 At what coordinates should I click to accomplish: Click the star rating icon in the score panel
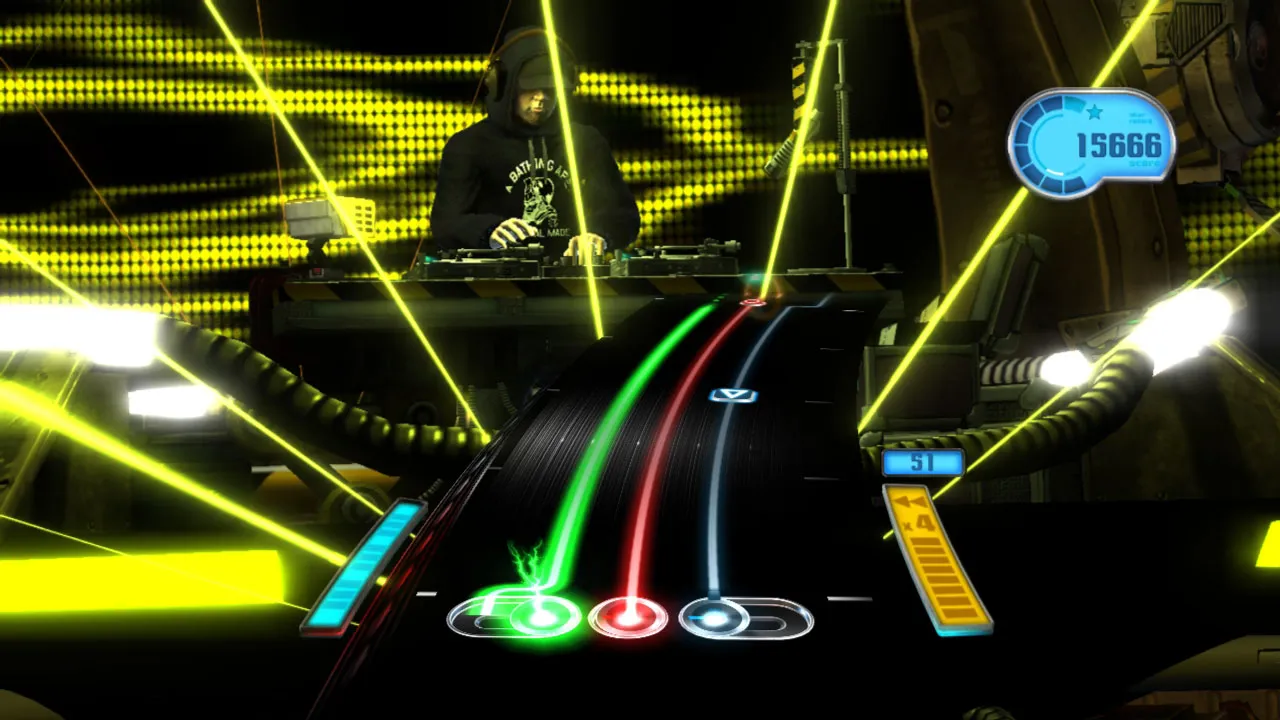(x=1093, y=112)
